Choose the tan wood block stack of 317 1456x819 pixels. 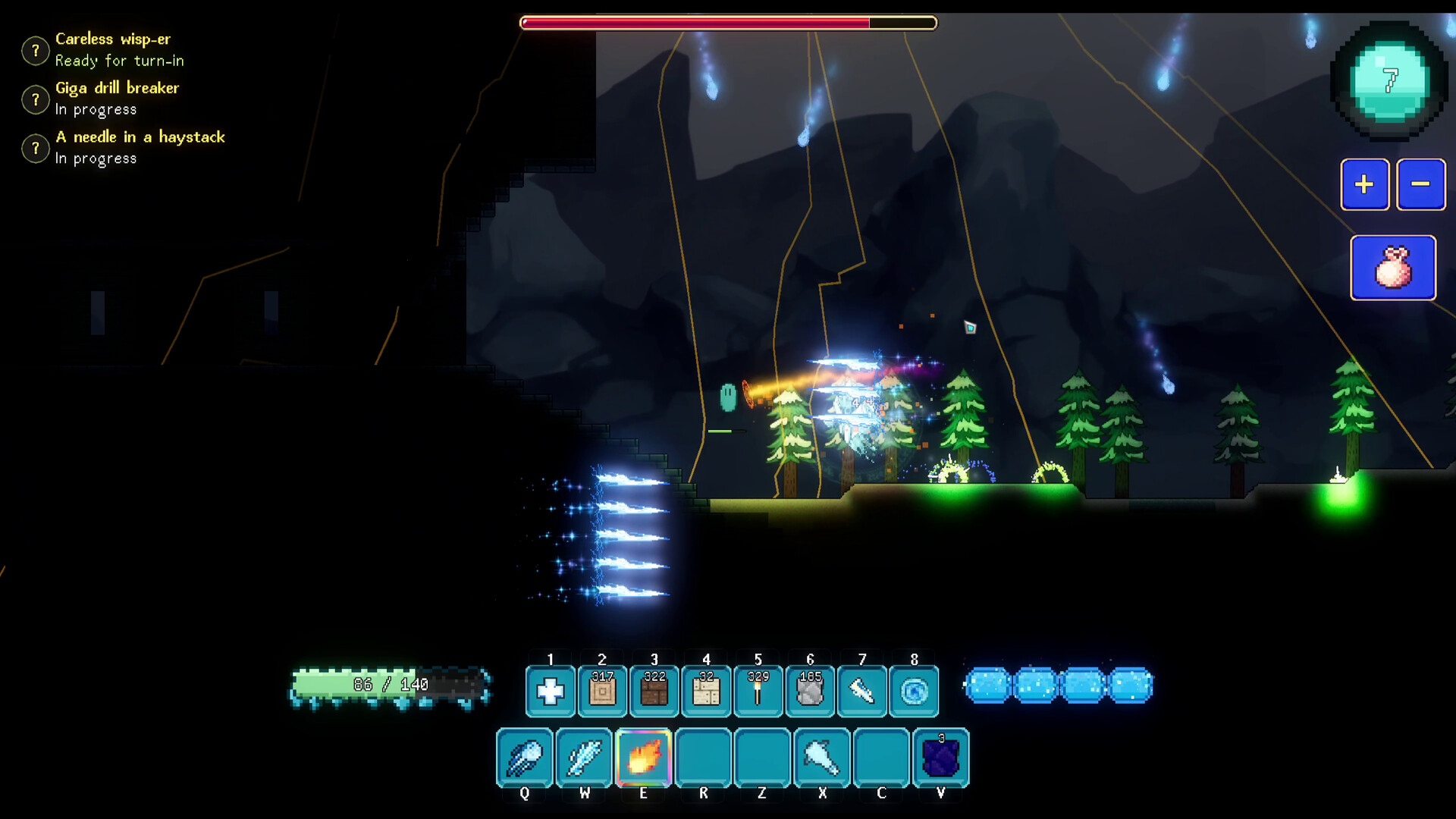tap(602, 691)
